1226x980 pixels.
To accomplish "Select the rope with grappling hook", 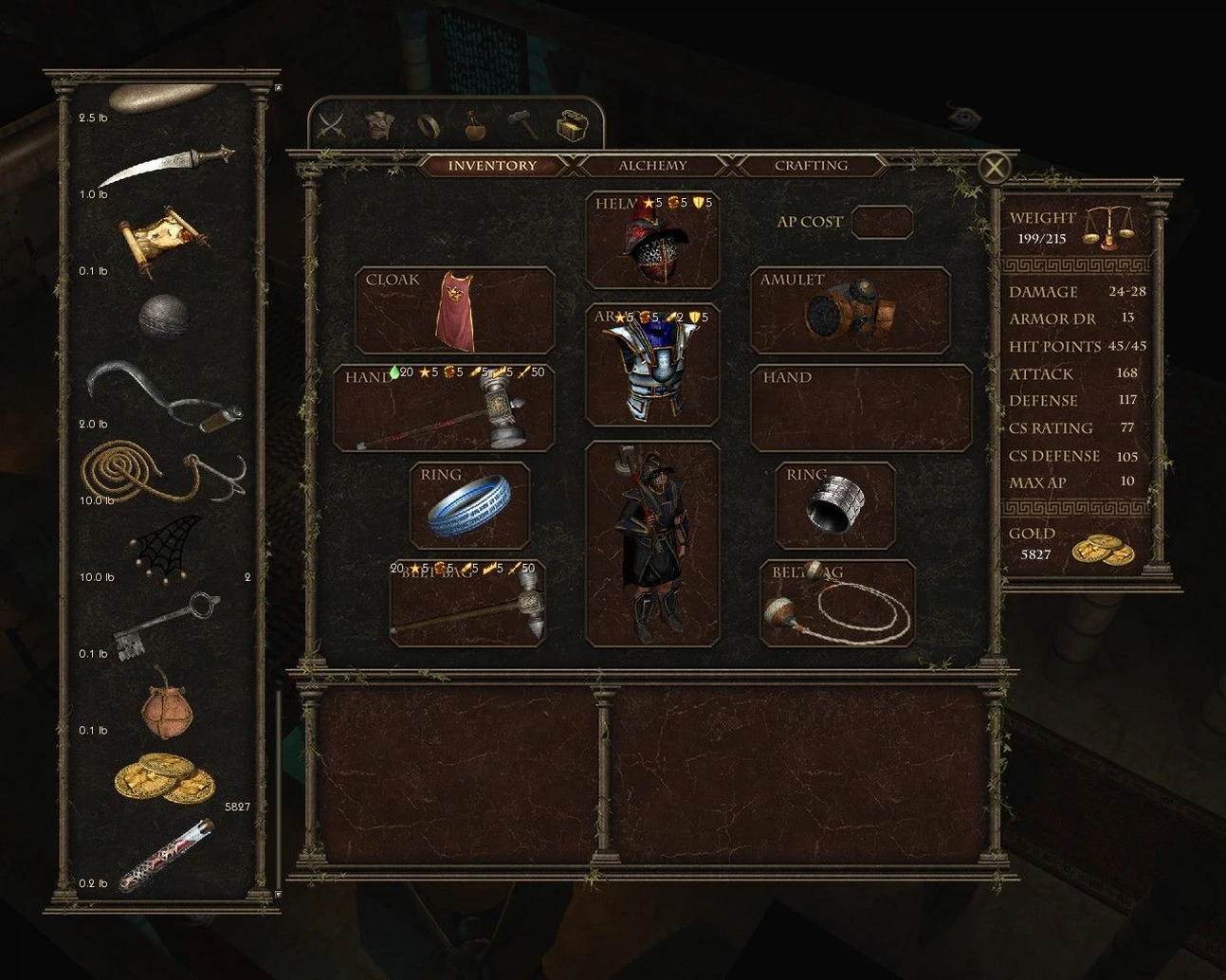I will tap(163, 474).
